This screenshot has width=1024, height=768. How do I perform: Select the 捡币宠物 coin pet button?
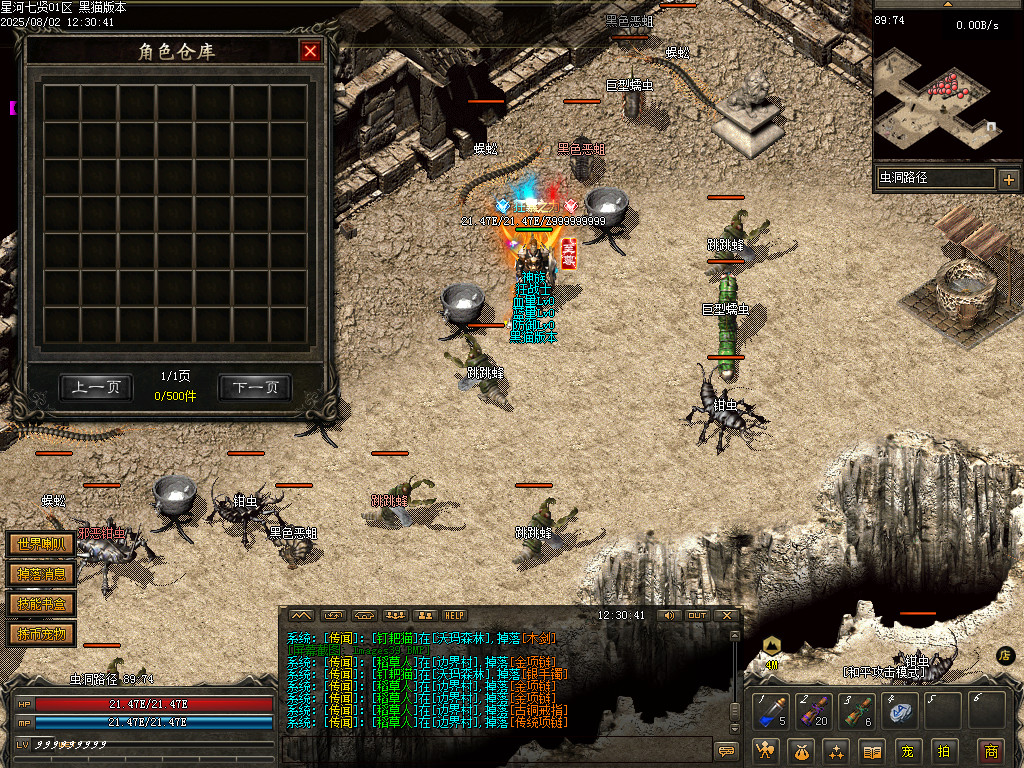pos(41,633)
